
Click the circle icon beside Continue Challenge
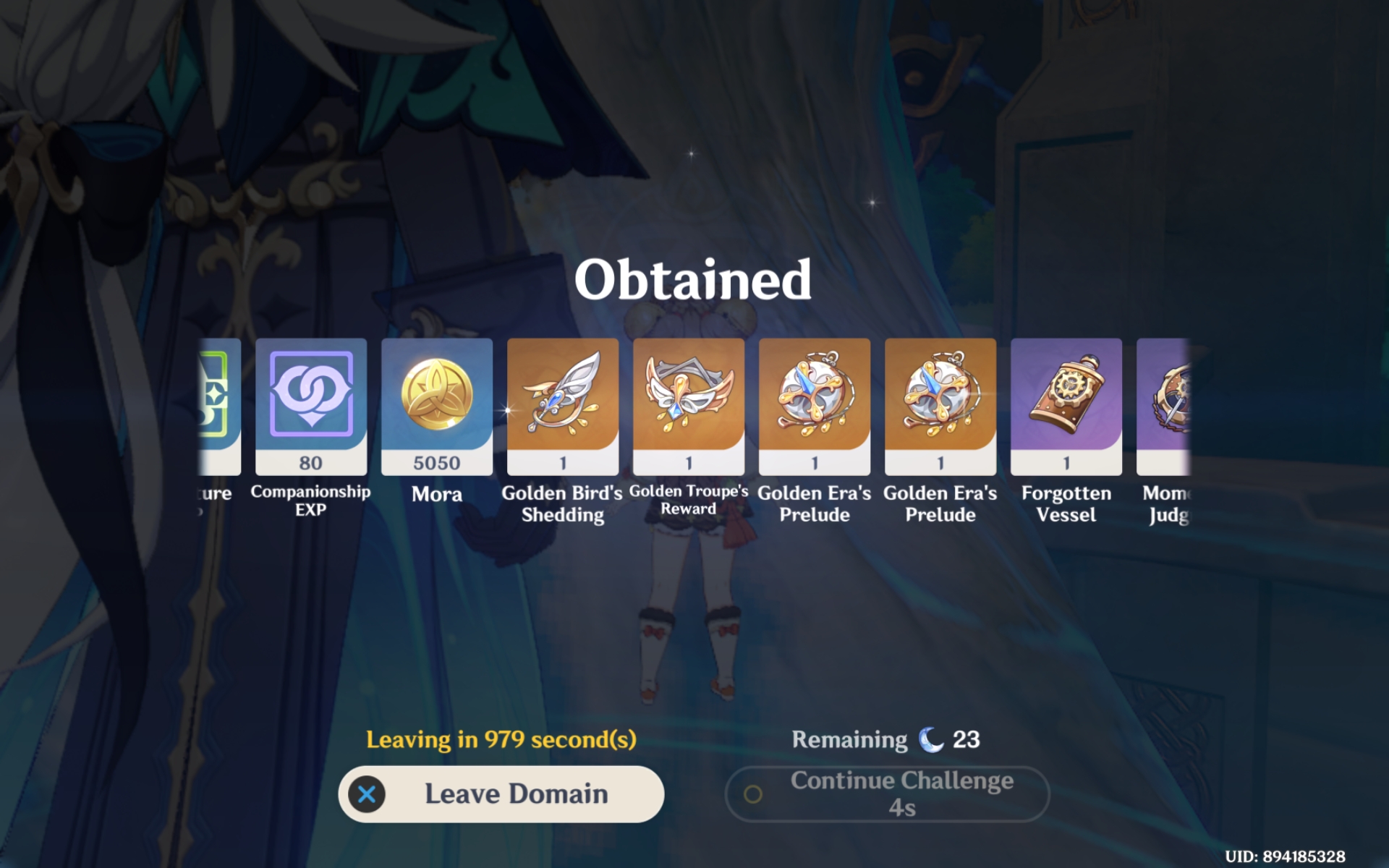[x=755, y=793]
